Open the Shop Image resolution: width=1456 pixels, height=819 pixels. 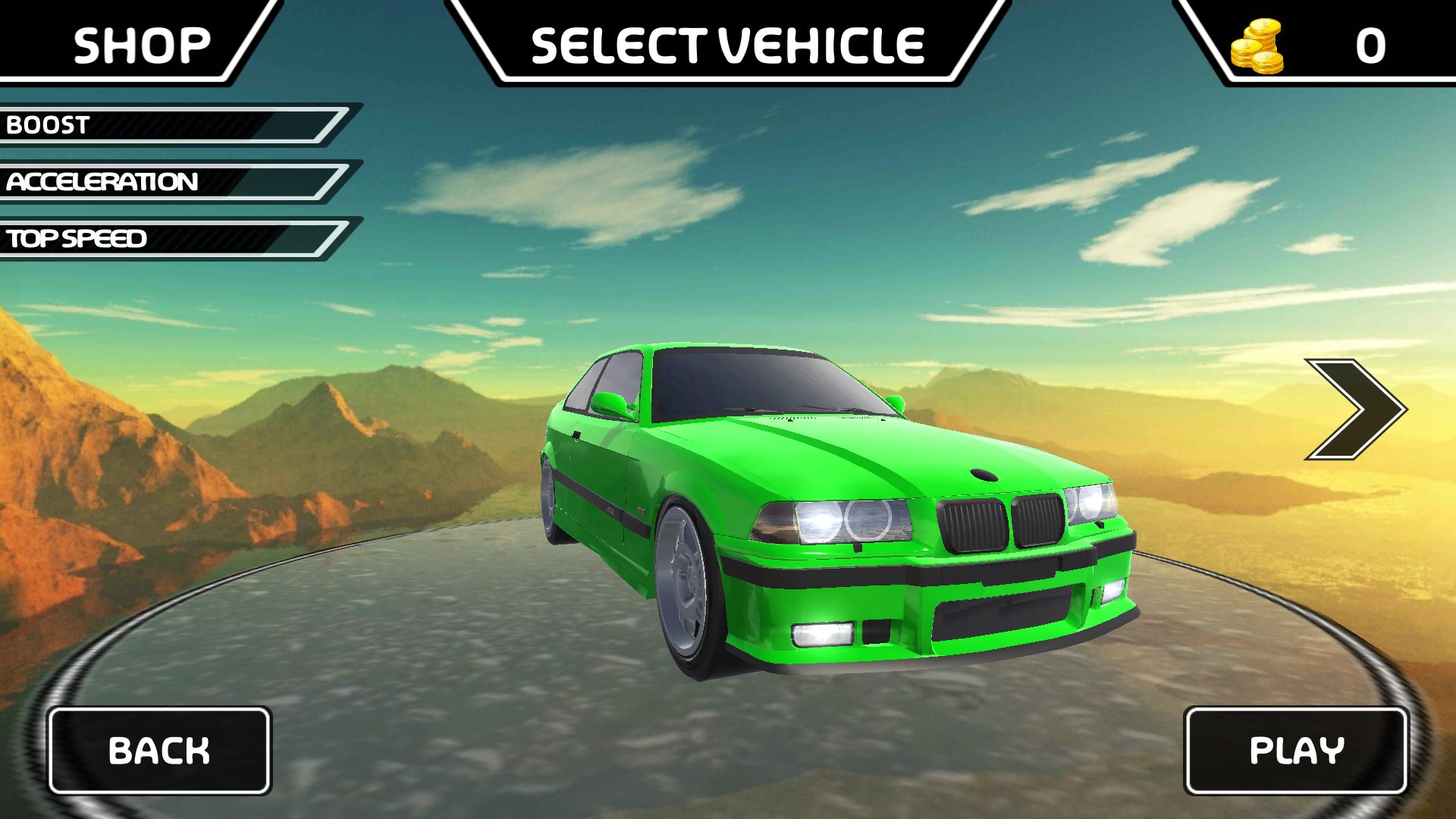(141, 44)
